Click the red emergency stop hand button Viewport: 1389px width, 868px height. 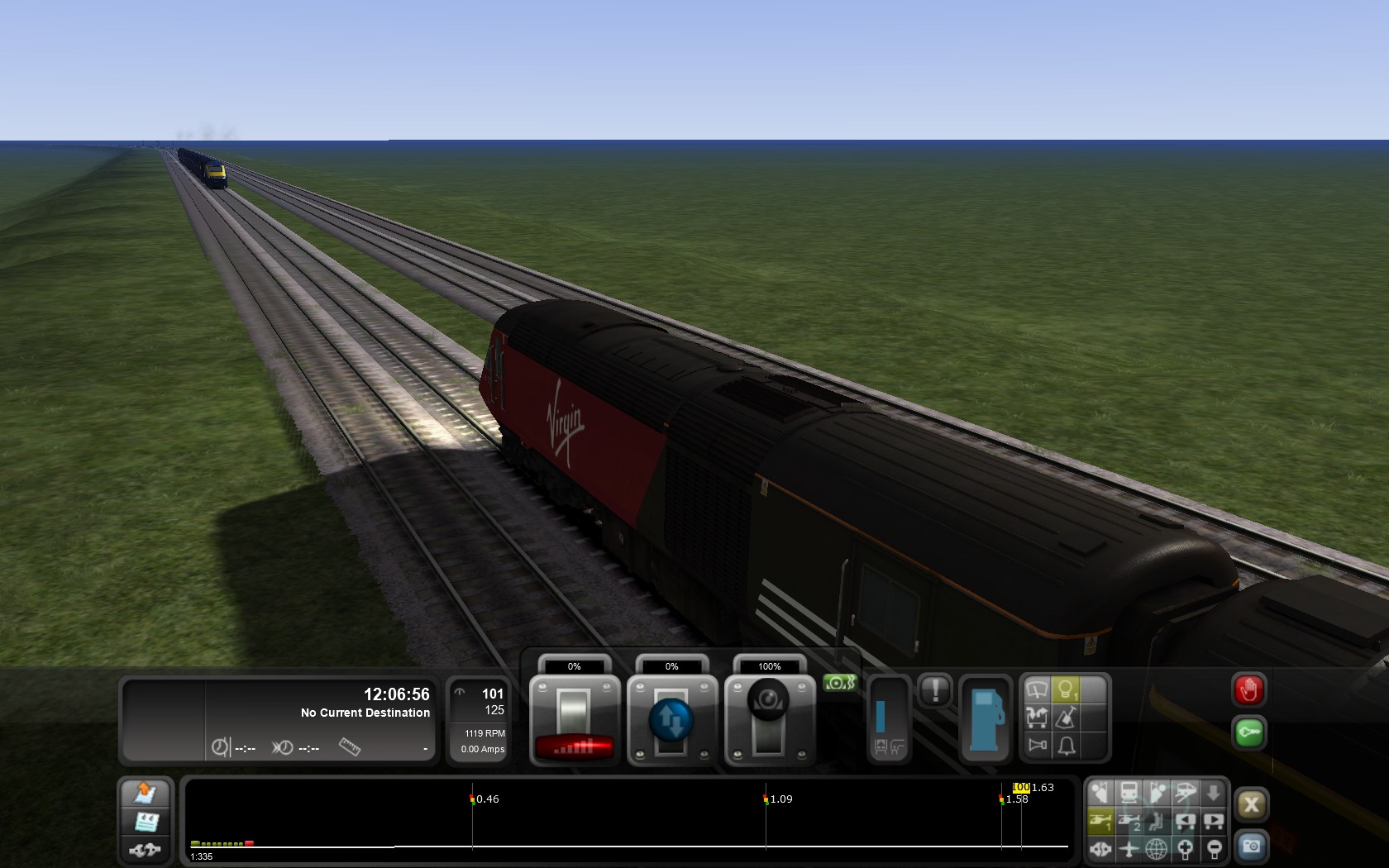point(1248,690)
